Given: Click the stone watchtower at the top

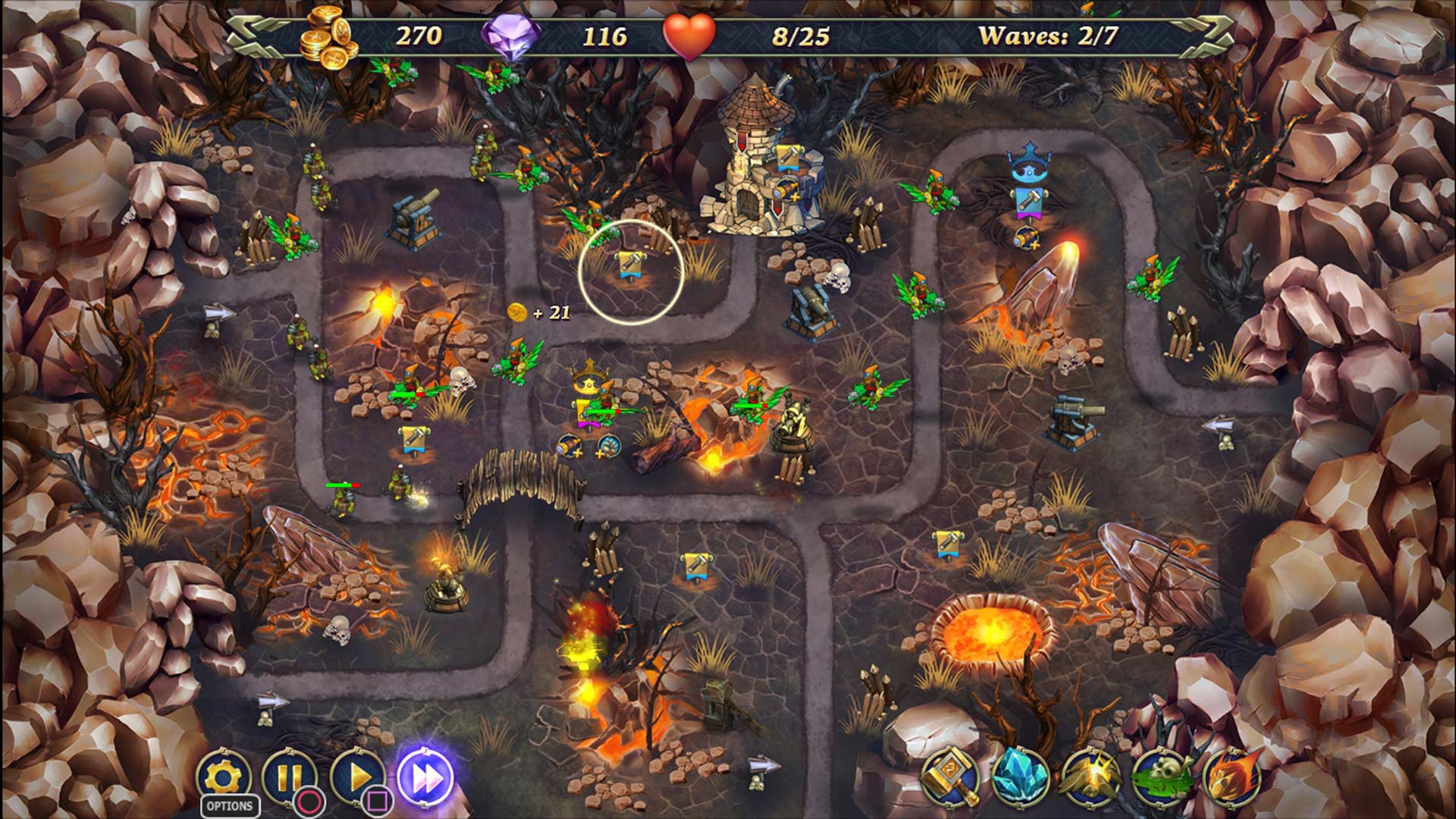Looking at the screenshot, I should pos(751,152).
